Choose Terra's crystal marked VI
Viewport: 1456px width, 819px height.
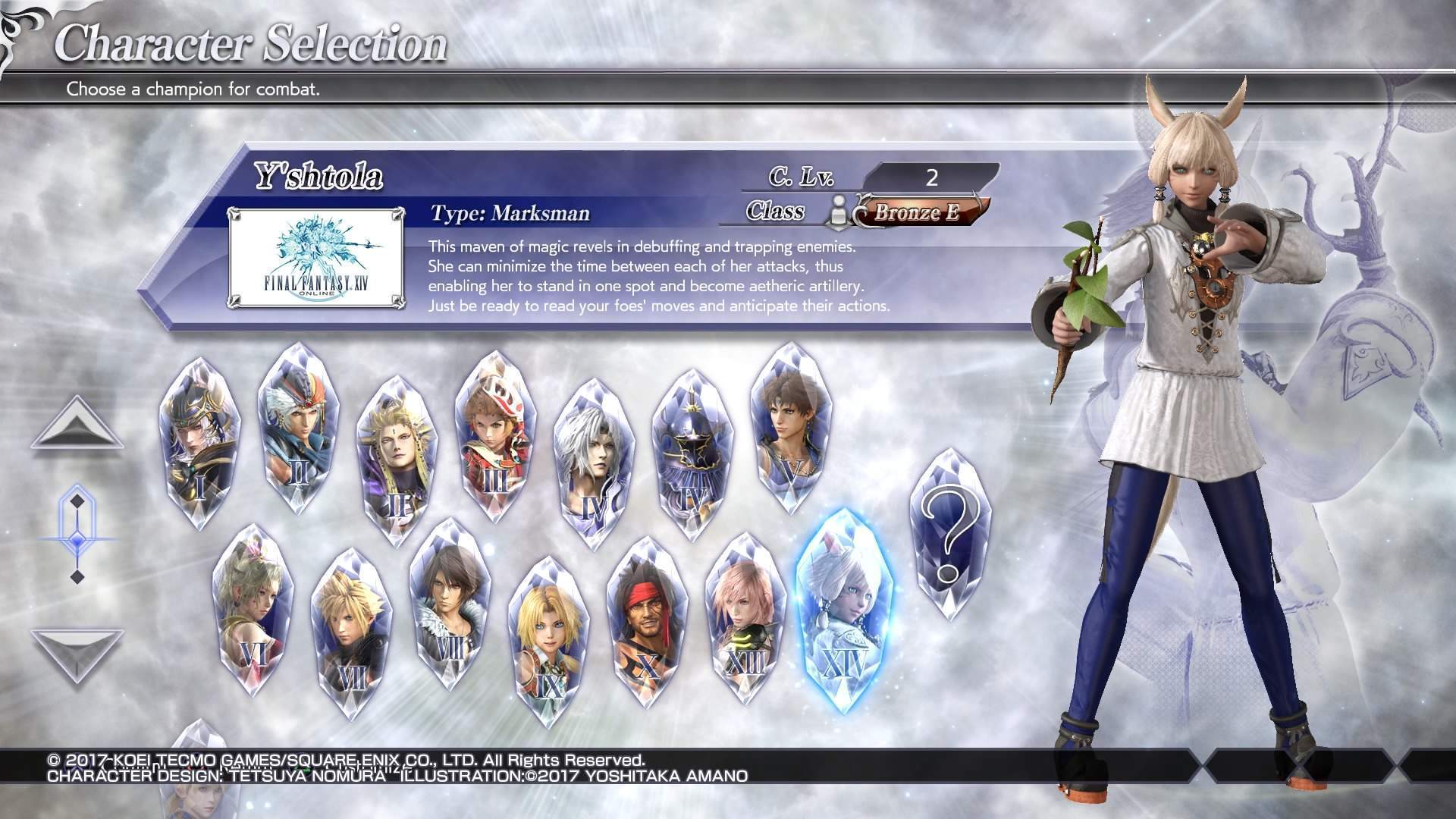pos(253,612)
